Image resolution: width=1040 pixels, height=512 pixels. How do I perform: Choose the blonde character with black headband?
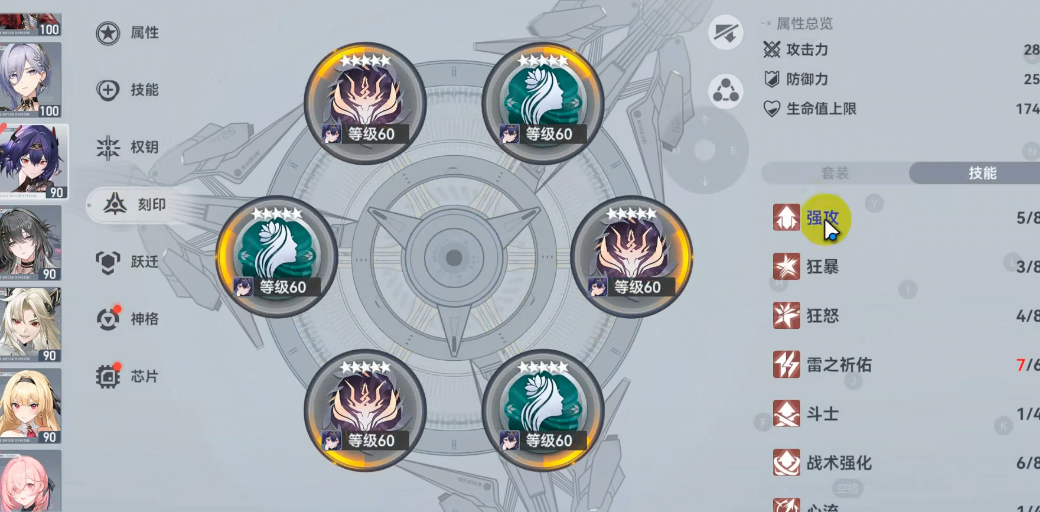point(30,405)
